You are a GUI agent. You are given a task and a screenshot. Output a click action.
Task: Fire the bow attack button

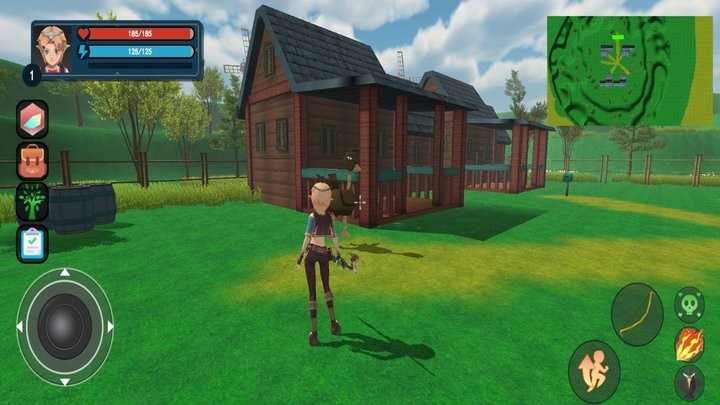point(636,314)
